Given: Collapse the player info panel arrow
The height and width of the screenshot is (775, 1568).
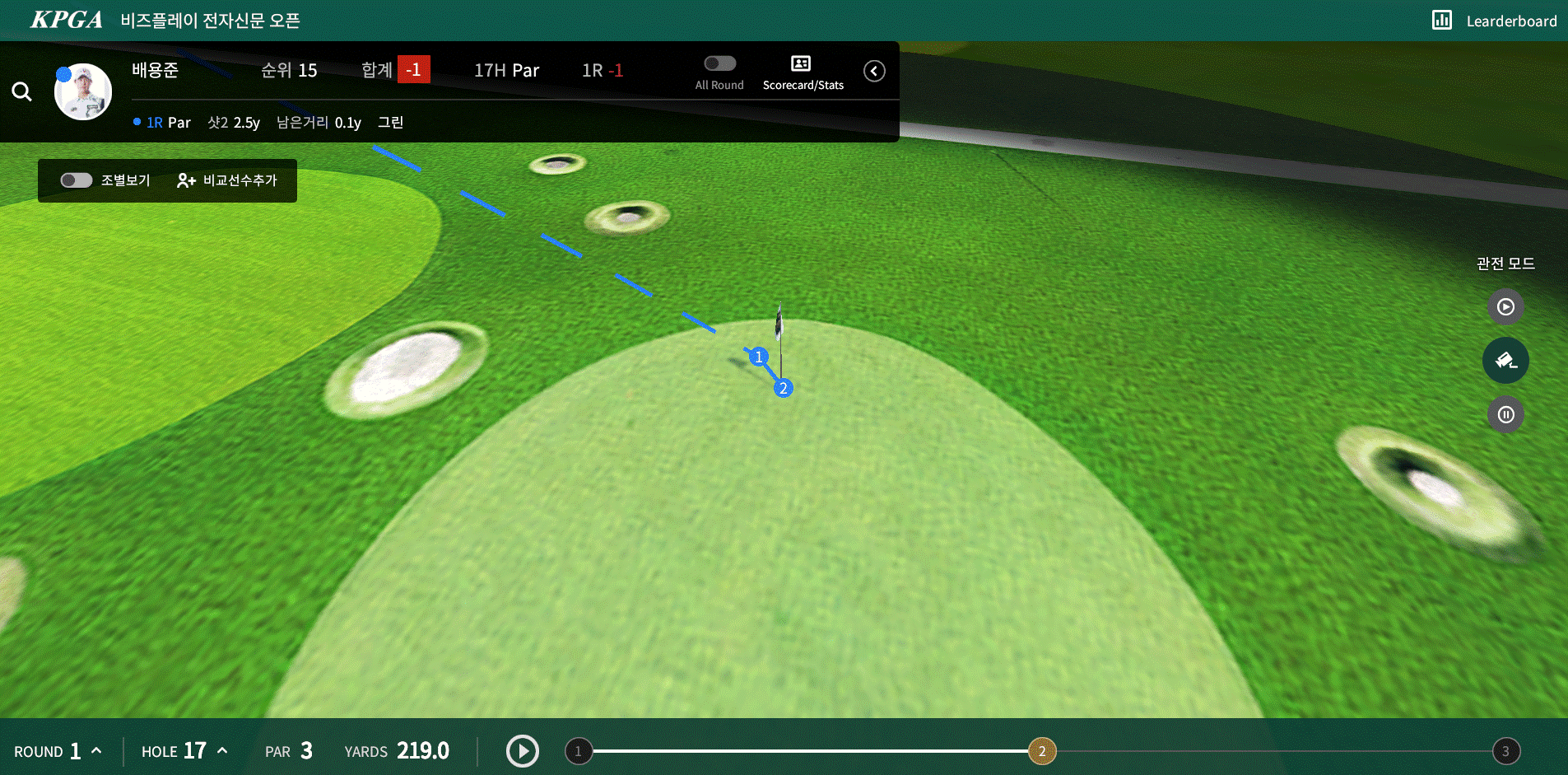Looking at the screenshot, I should pos(874,71).
